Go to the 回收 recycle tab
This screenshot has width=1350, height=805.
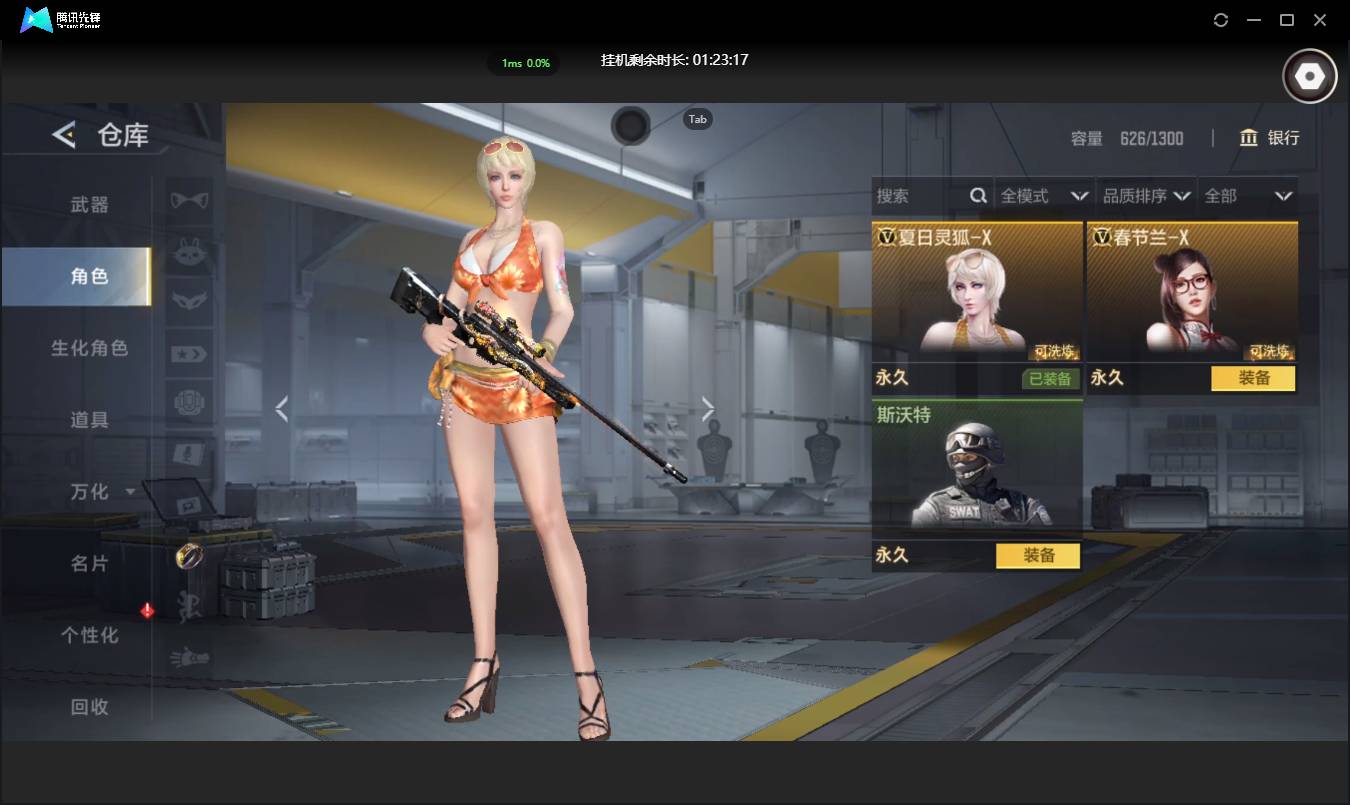tap(89, 707)
